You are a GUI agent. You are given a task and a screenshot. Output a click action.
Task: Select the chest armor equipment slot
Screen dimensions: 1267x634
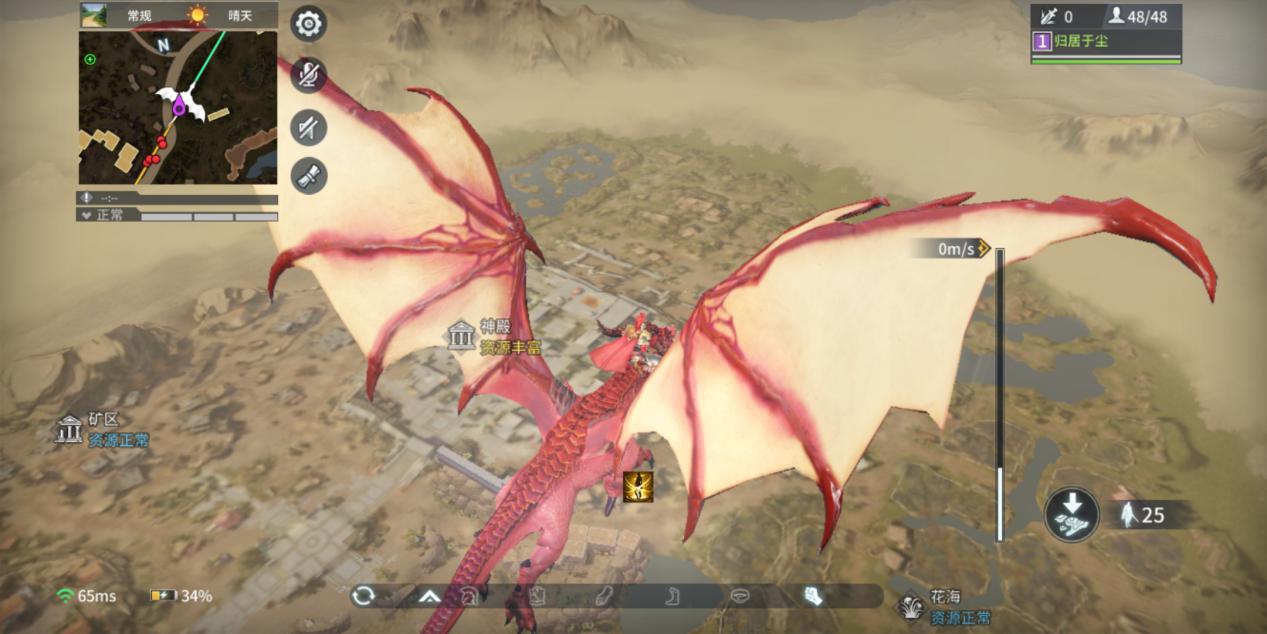(x=537, y=596)
